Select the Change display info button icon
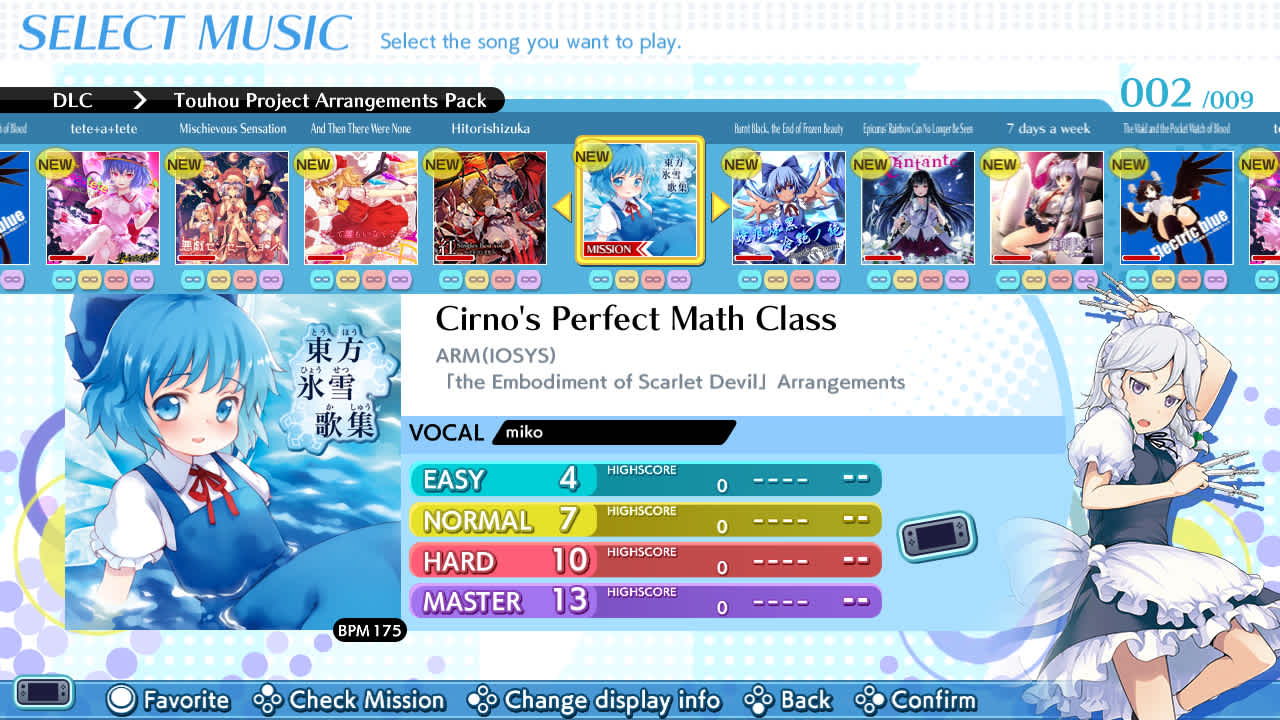 tap(486, 701)
